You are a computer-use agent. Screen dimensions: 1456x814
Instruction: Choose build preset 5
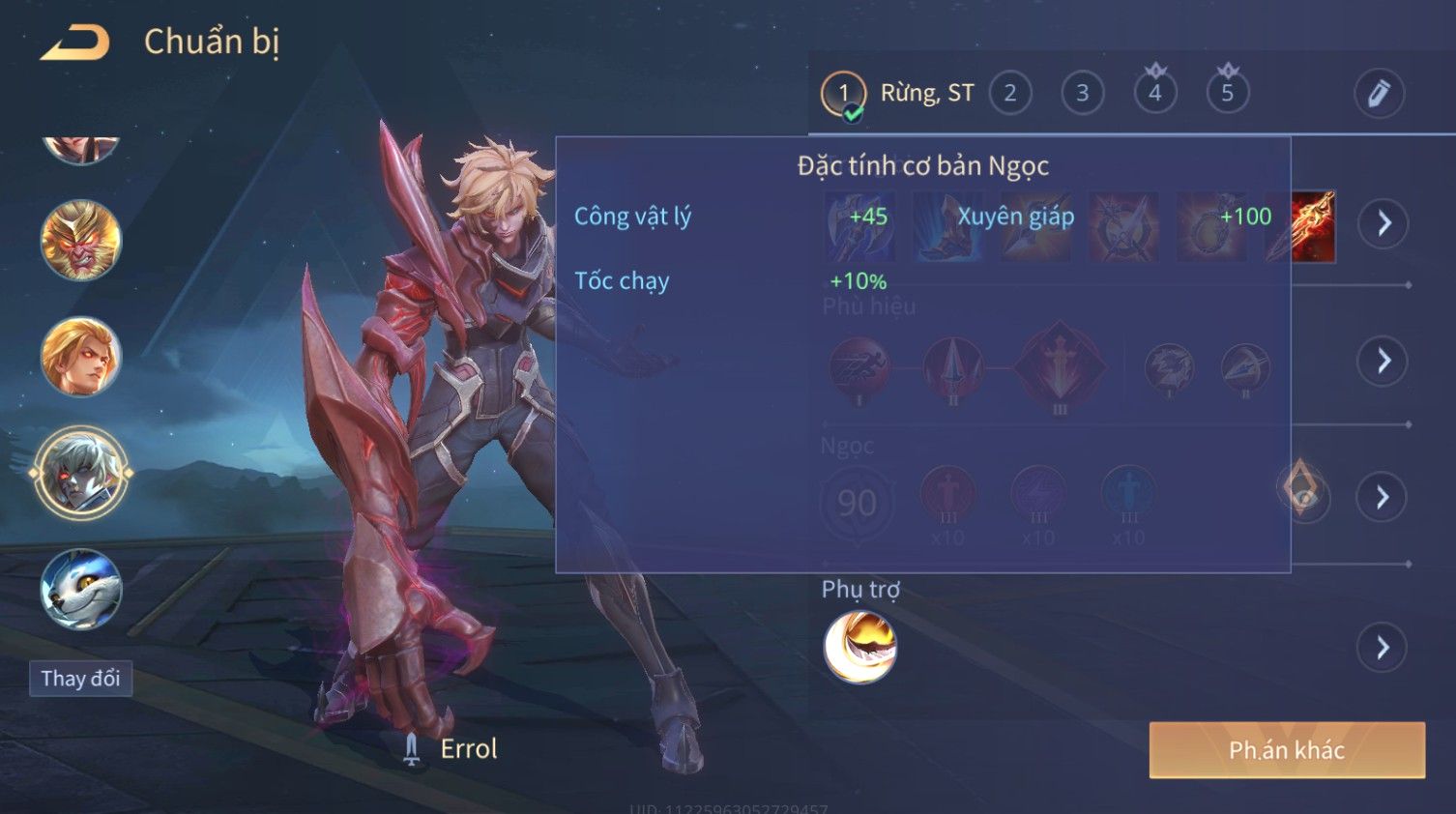click(1227, 93)
